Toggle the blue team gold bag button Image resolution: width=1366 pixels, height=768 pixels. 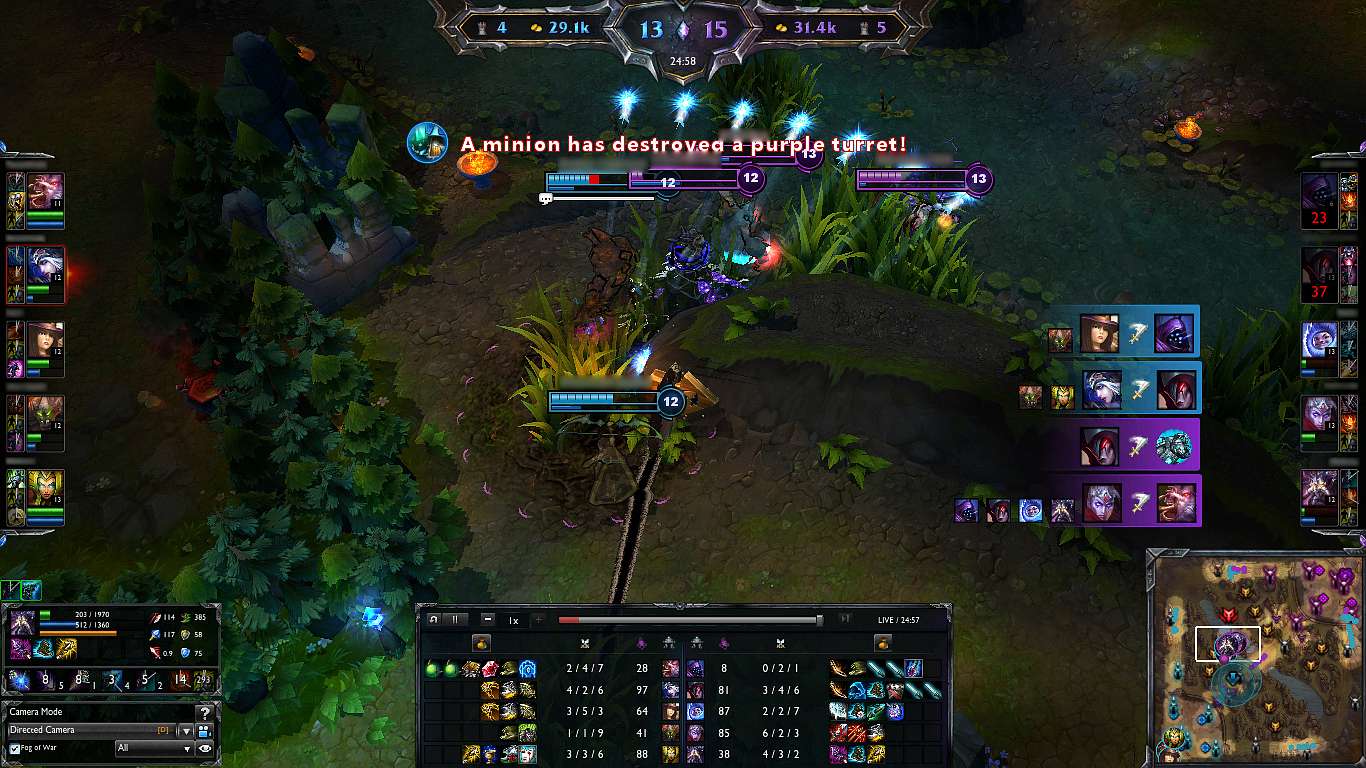tap(480, 642)
